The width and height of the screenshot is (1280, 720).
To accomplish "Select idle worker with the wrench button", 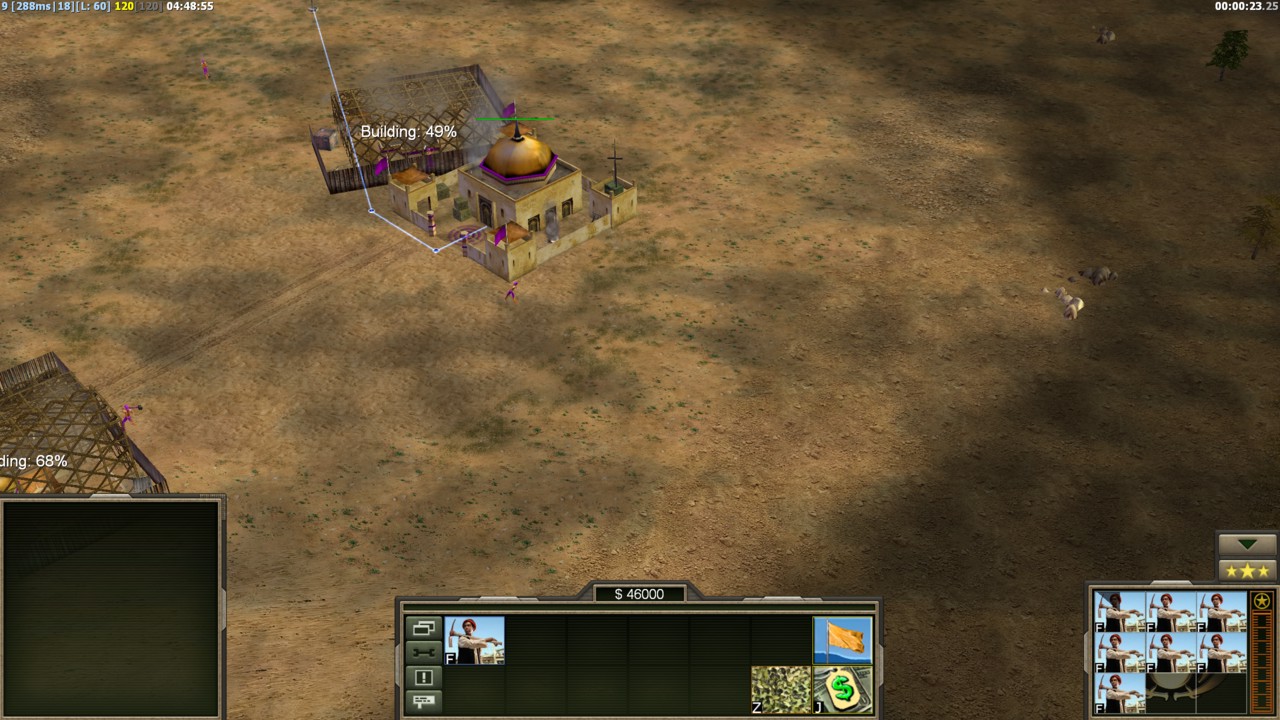I will coord(423,652).
